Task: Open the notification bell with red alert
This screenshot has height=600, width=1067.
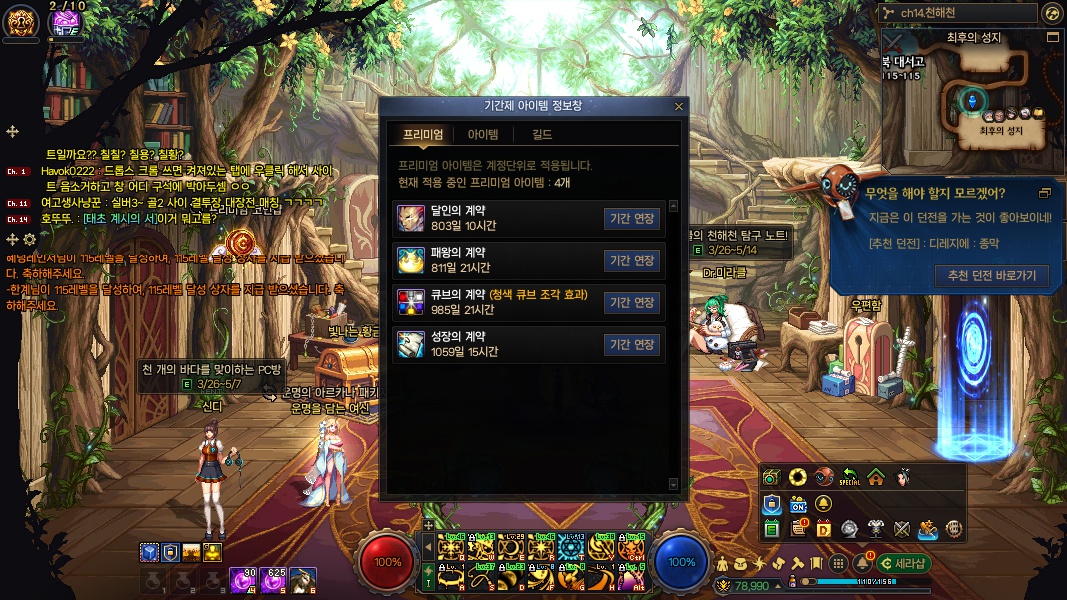Action: coord(861,563)
